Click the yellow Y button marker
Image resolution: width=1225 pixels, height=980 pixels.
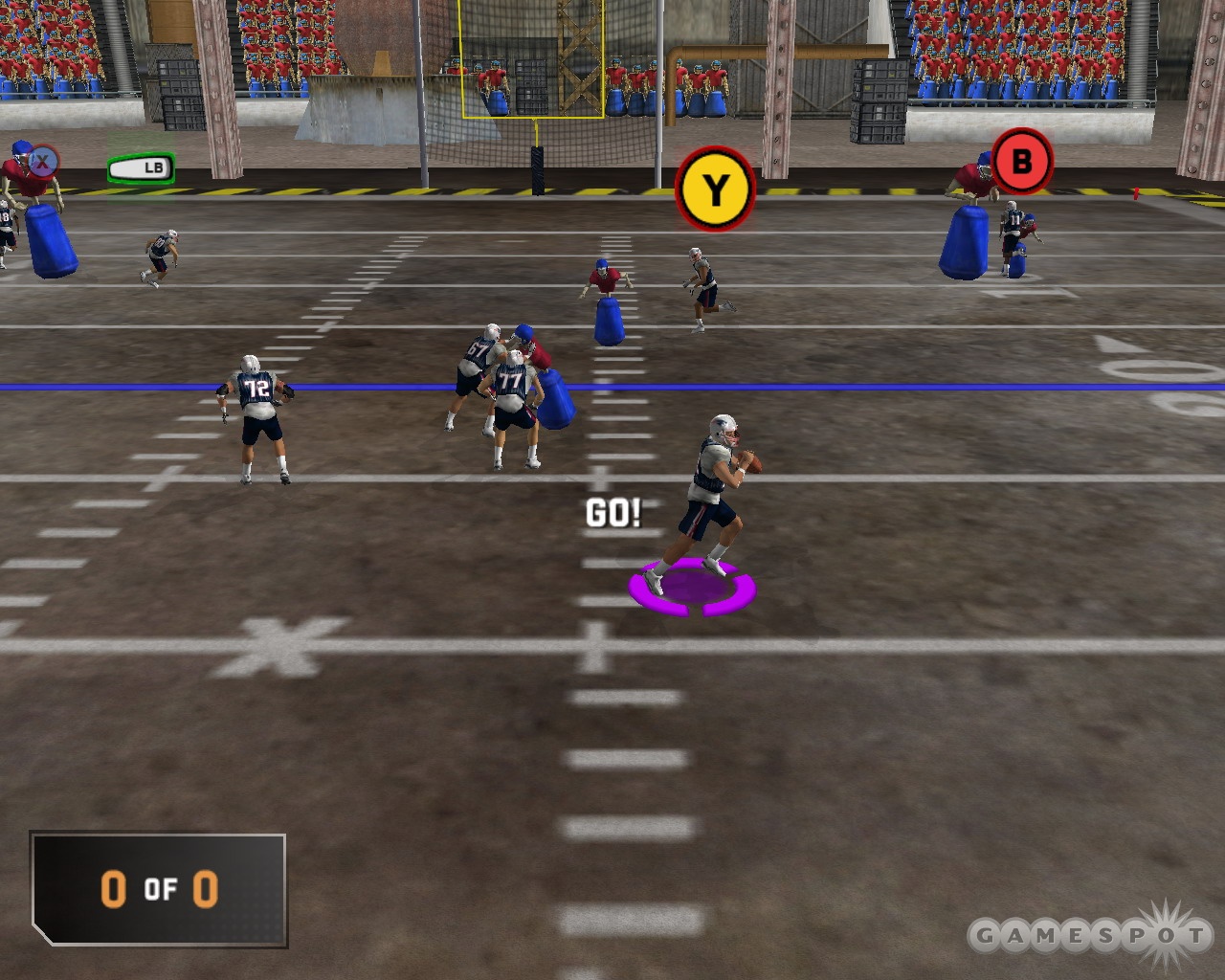click(x=713, y=189)
